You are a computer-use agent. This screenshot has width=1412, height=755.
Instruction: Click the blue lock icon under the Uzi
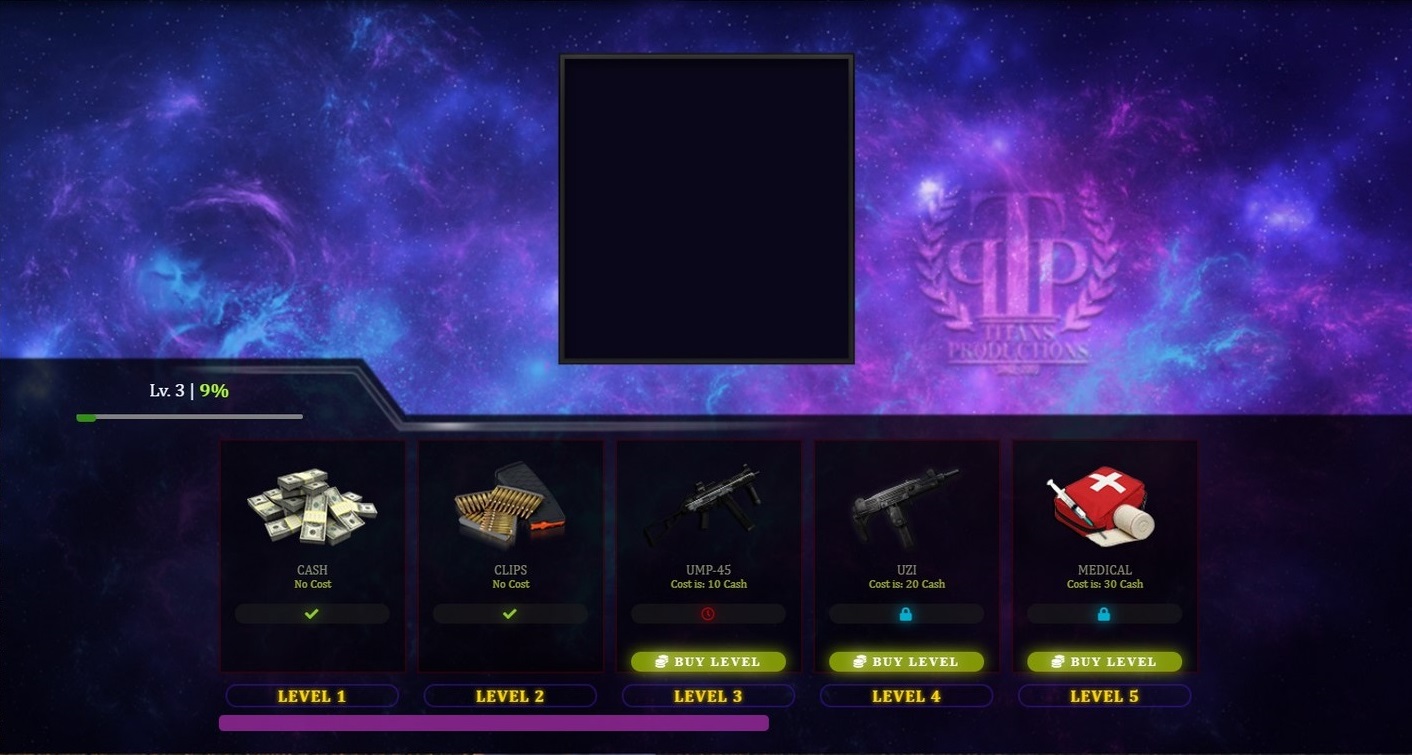click(906, 613)
